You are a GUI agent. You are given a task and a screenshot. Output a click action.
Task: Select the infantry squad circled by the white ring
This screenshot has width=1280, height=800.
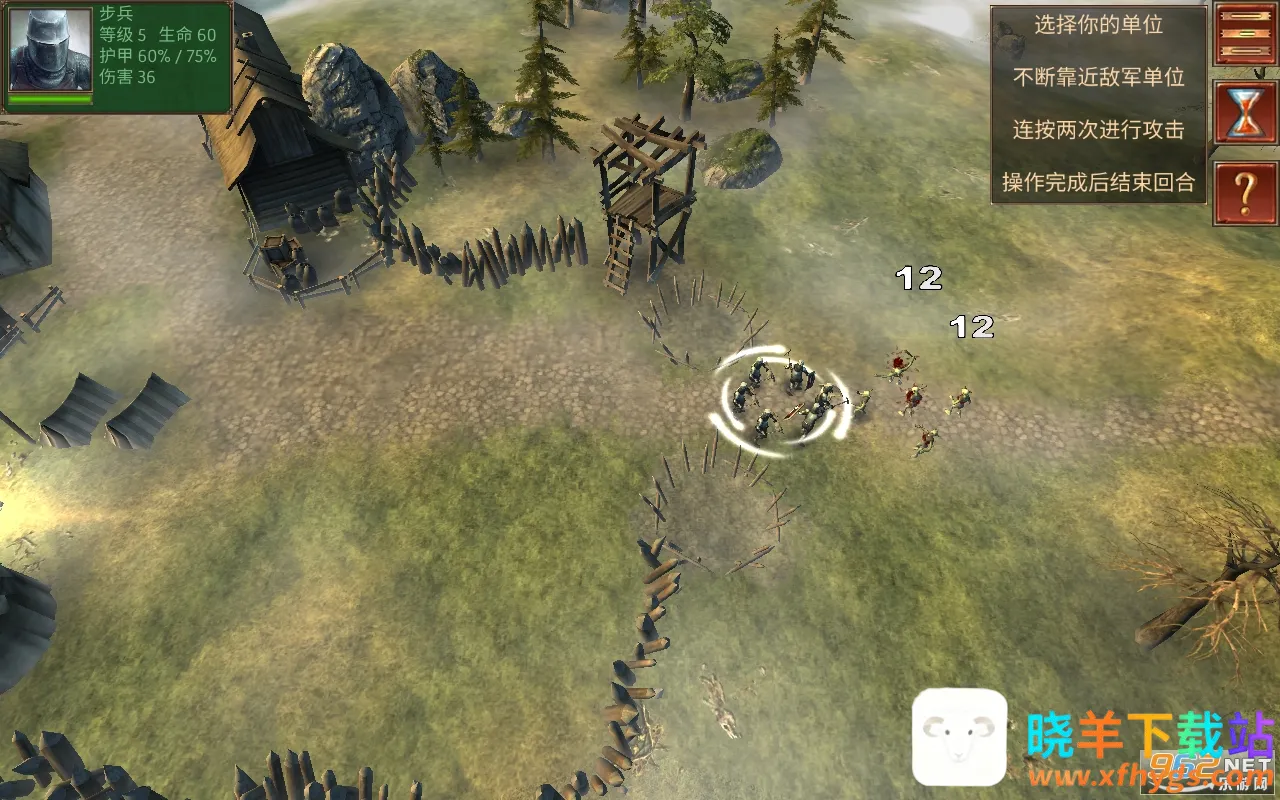coord(782,401)
